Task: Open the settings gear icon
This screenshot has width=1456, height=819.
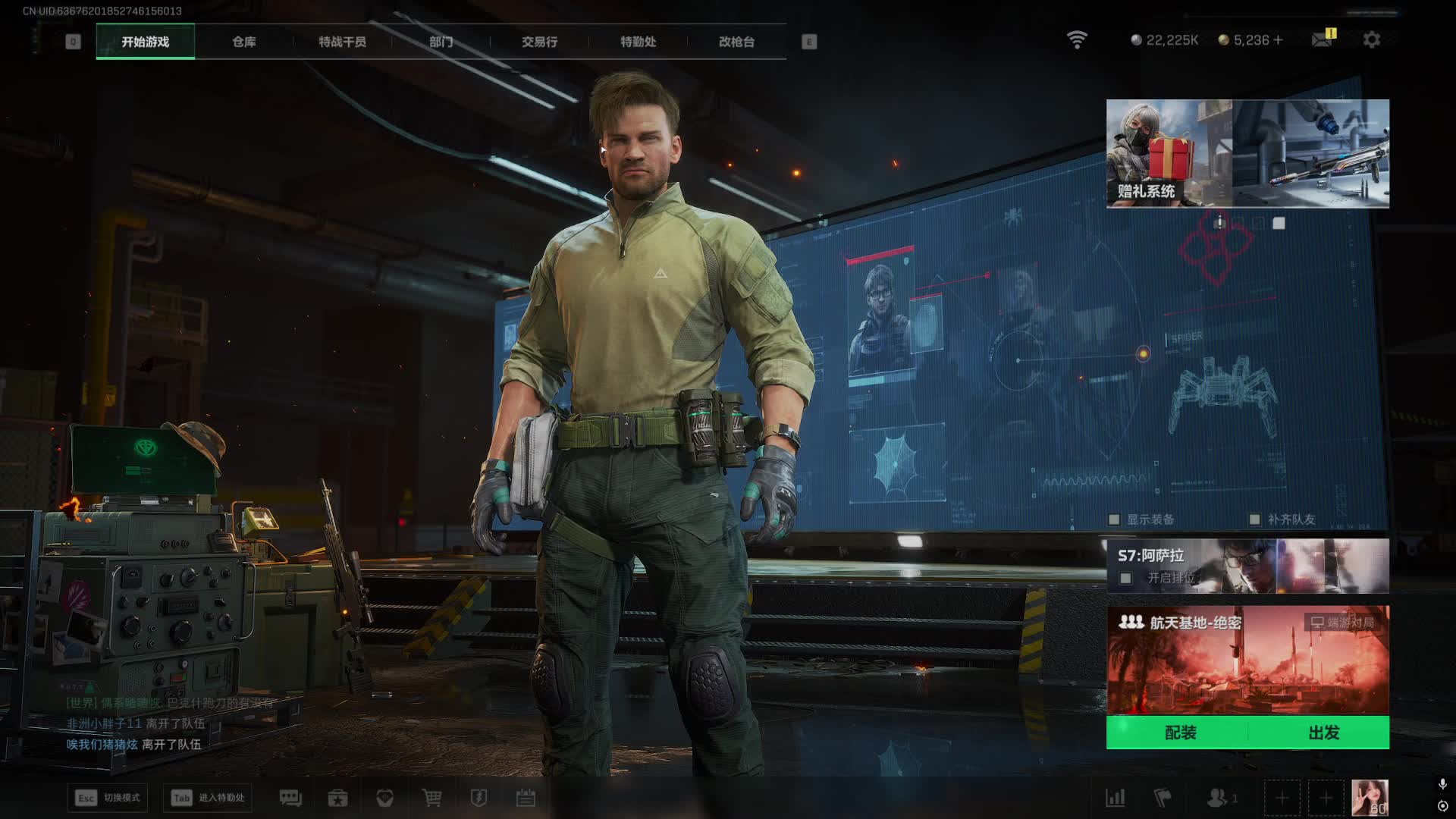Action: tap(1372, 39)
